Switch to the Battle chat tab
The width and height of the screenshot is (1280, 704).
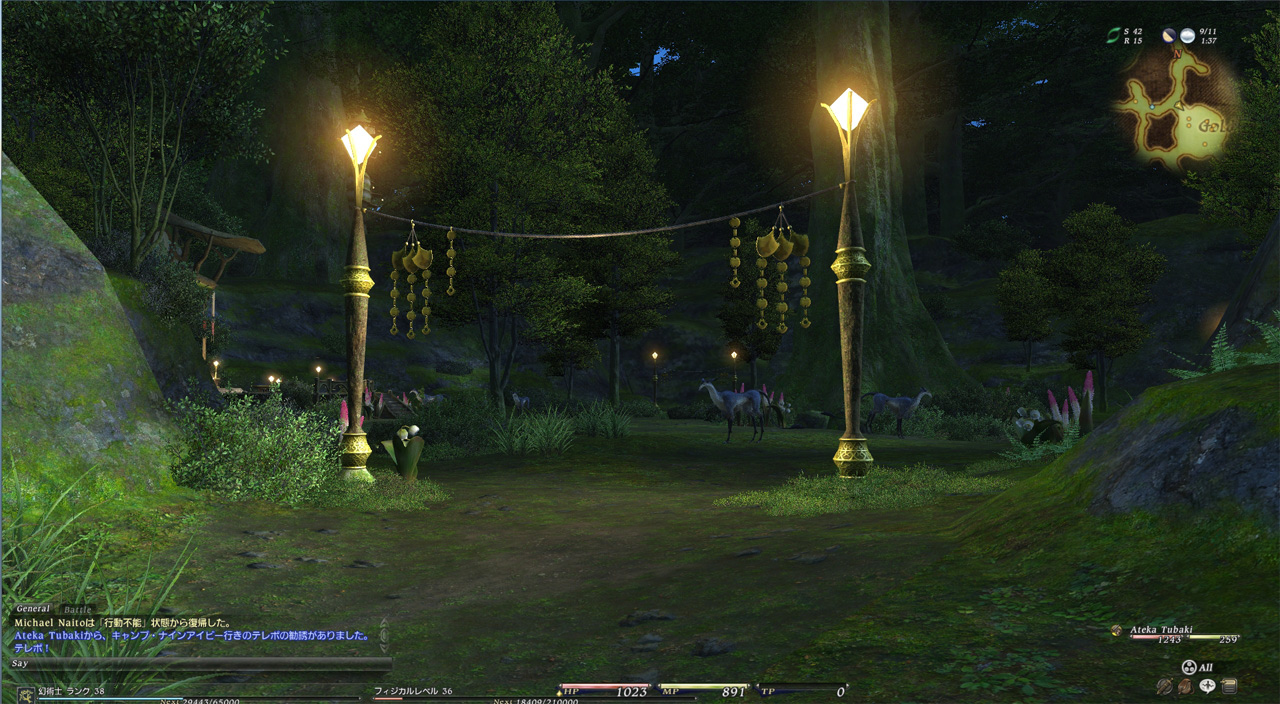[77, 609]
